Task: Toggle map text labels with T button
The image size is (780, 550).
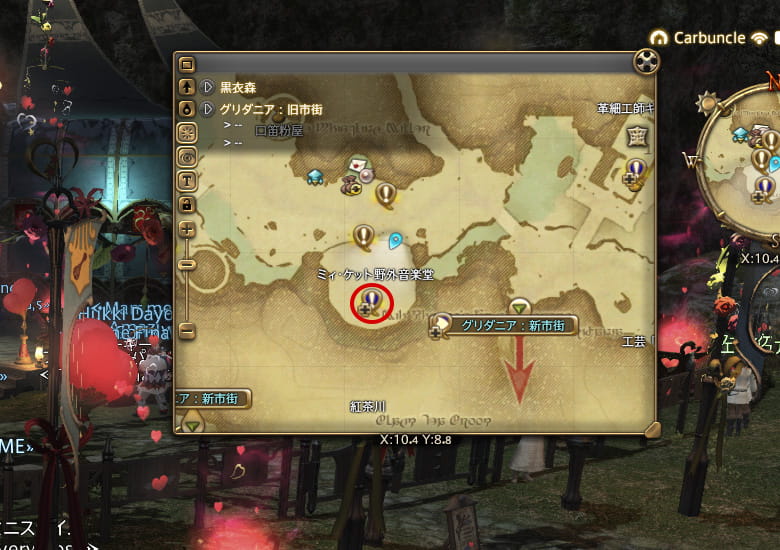Action: tap(187, 180)
